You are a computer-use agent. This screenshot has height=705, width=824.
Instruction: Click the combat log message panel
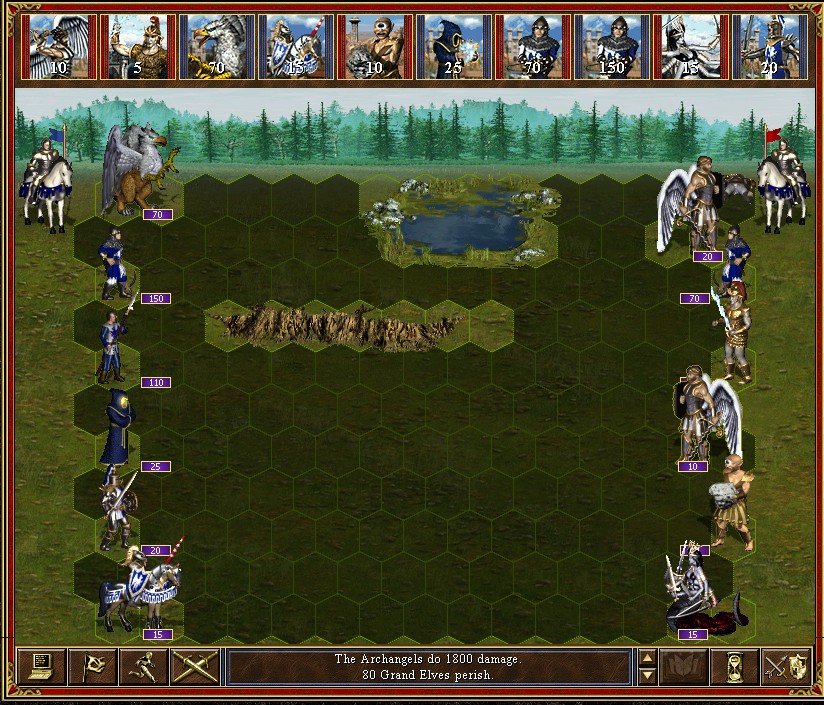[x=428, y=666]
